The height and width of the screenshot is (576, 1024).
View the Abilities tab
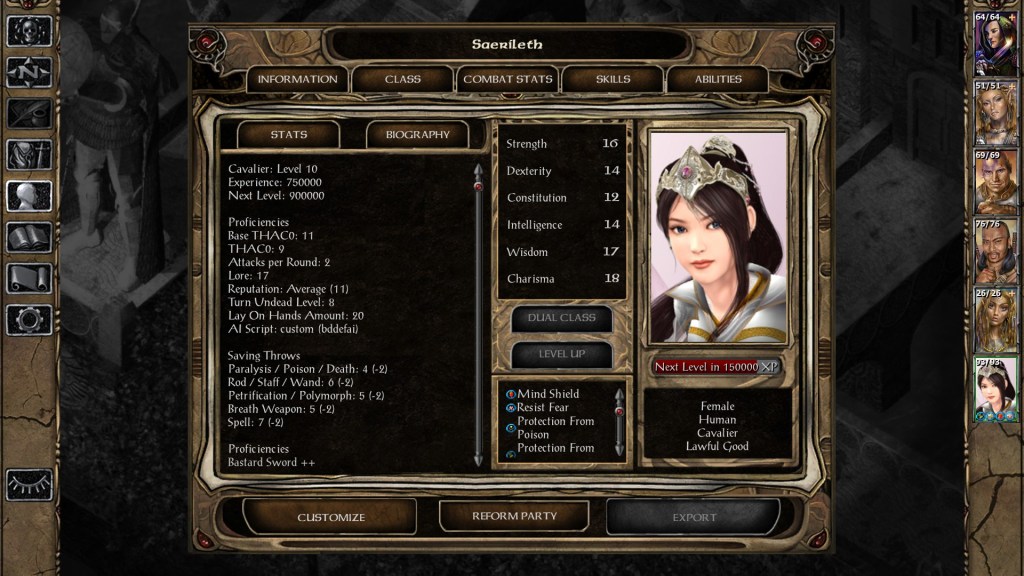click(x=718, y=79)
